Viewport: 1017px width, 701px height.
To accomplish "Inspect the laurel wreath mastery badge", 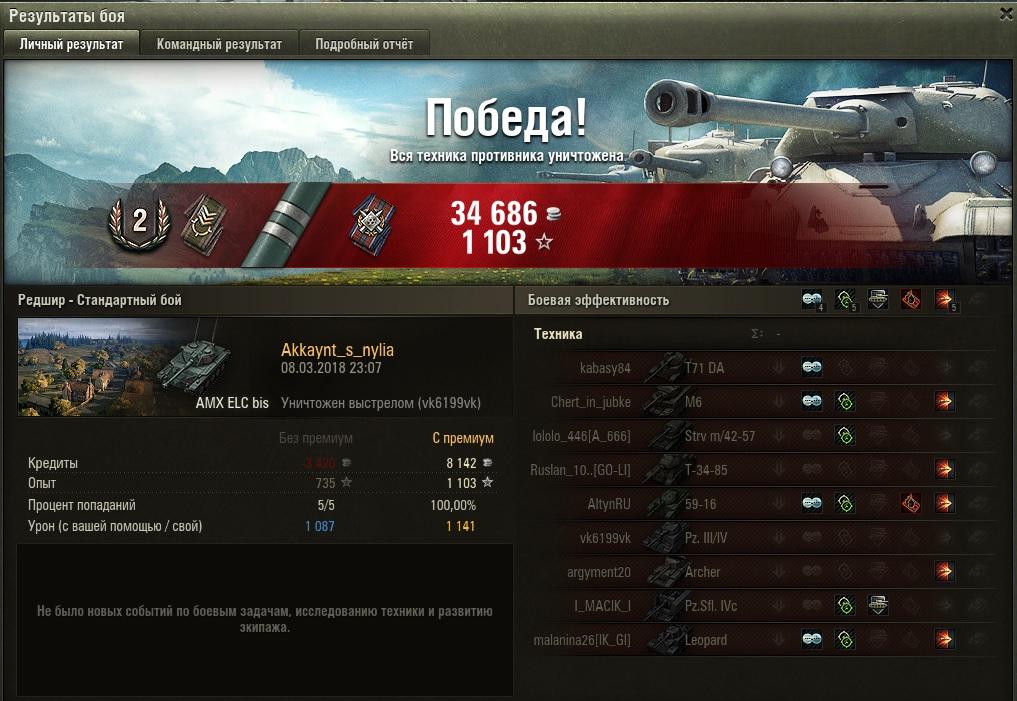I will point(139,221).
